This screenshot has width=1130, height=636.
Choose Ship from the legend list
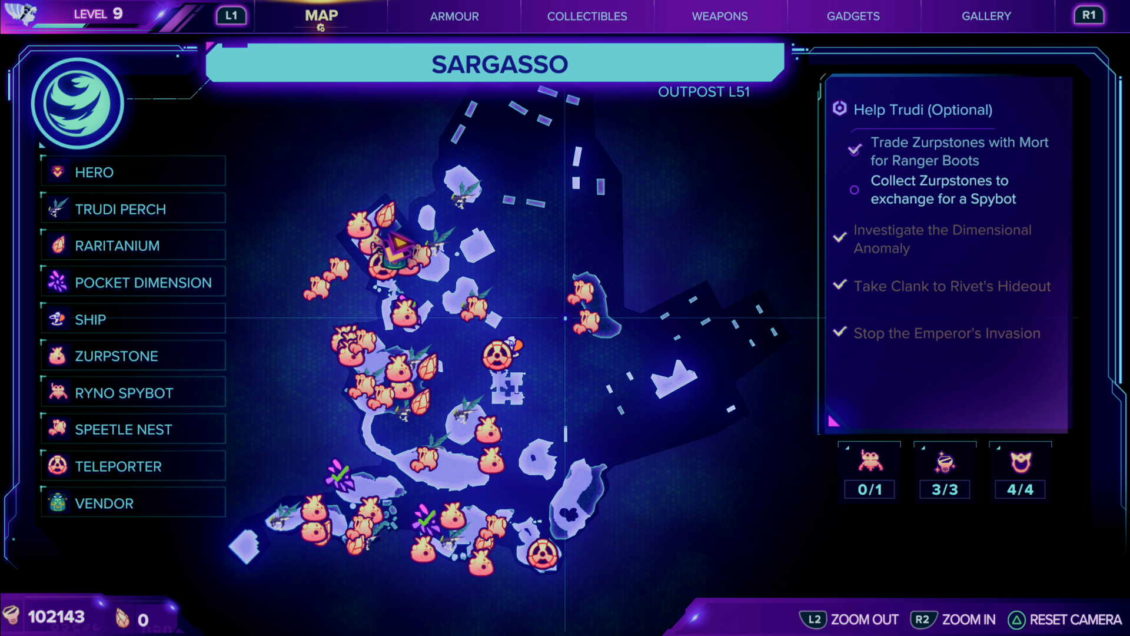coord(134,320)
